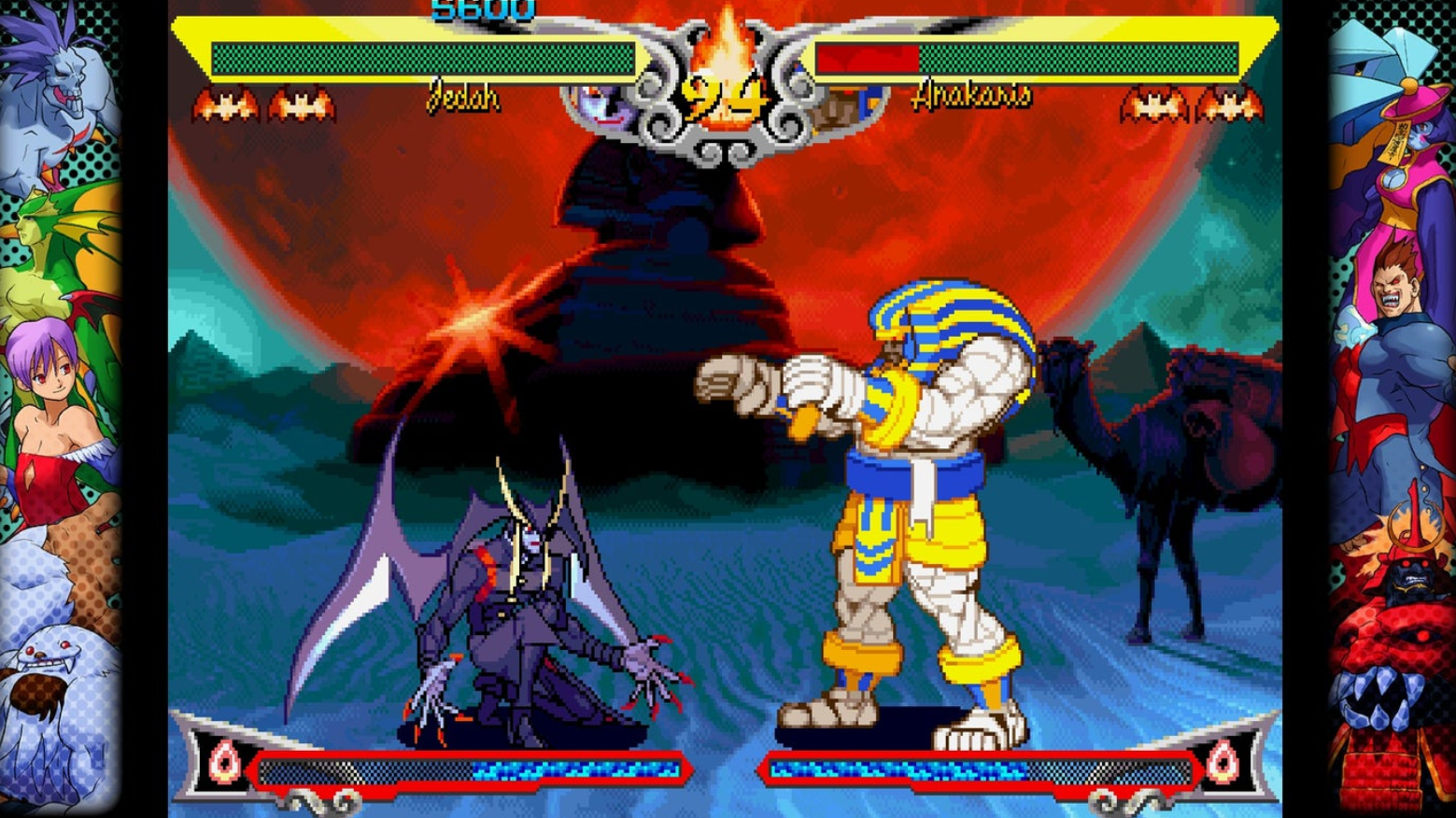Click the score counter showing 5600
Screen dimensions: 1456x818
pyautogui.click(x=482, y=9)
